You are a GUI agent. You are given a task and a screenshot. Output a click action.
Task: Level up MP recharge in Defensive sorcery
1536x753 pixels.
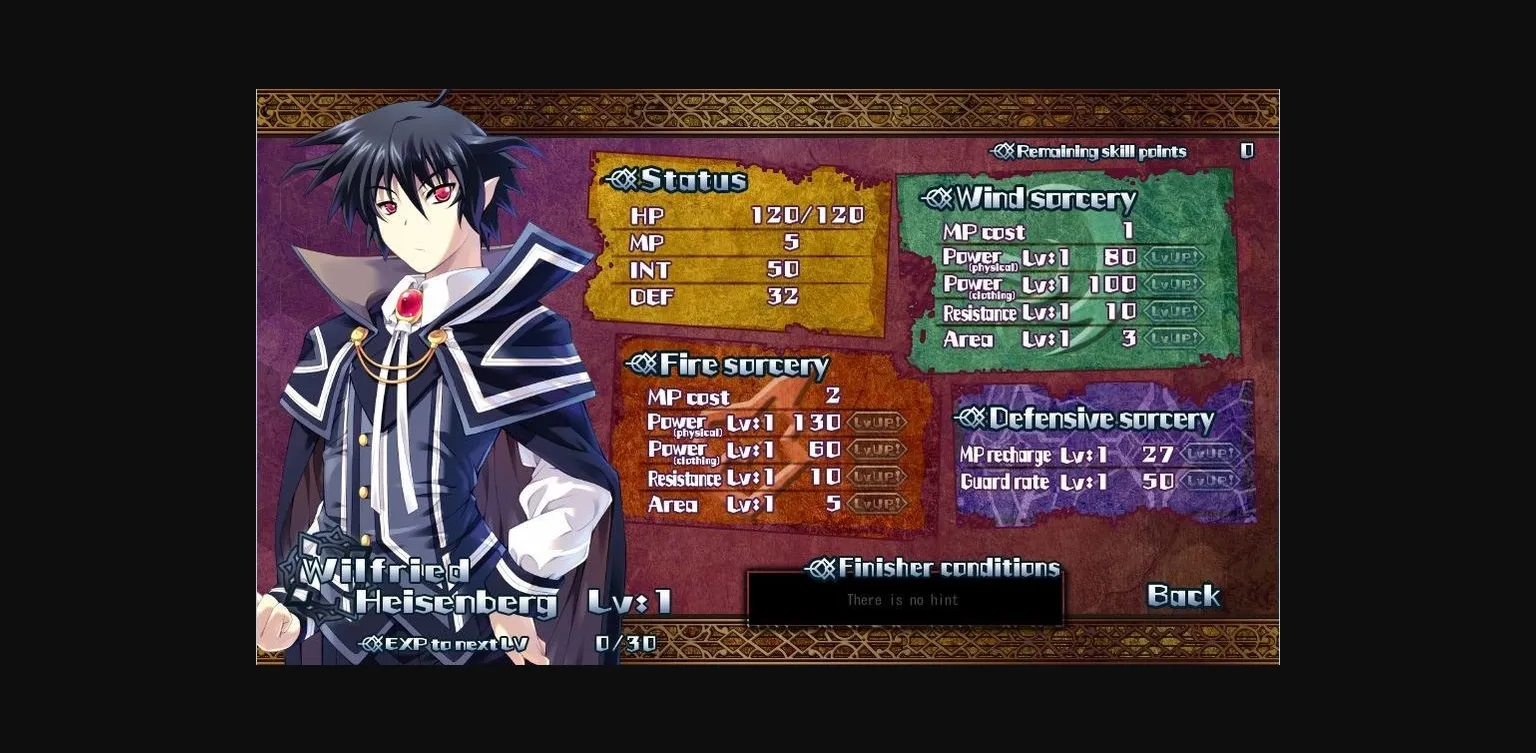pos(1209,454)
